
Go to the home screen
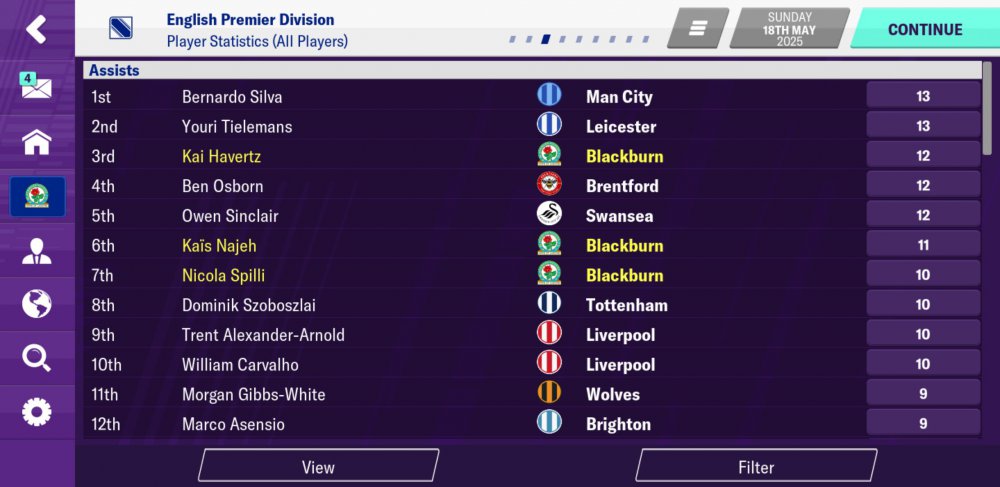click(36, 141)
